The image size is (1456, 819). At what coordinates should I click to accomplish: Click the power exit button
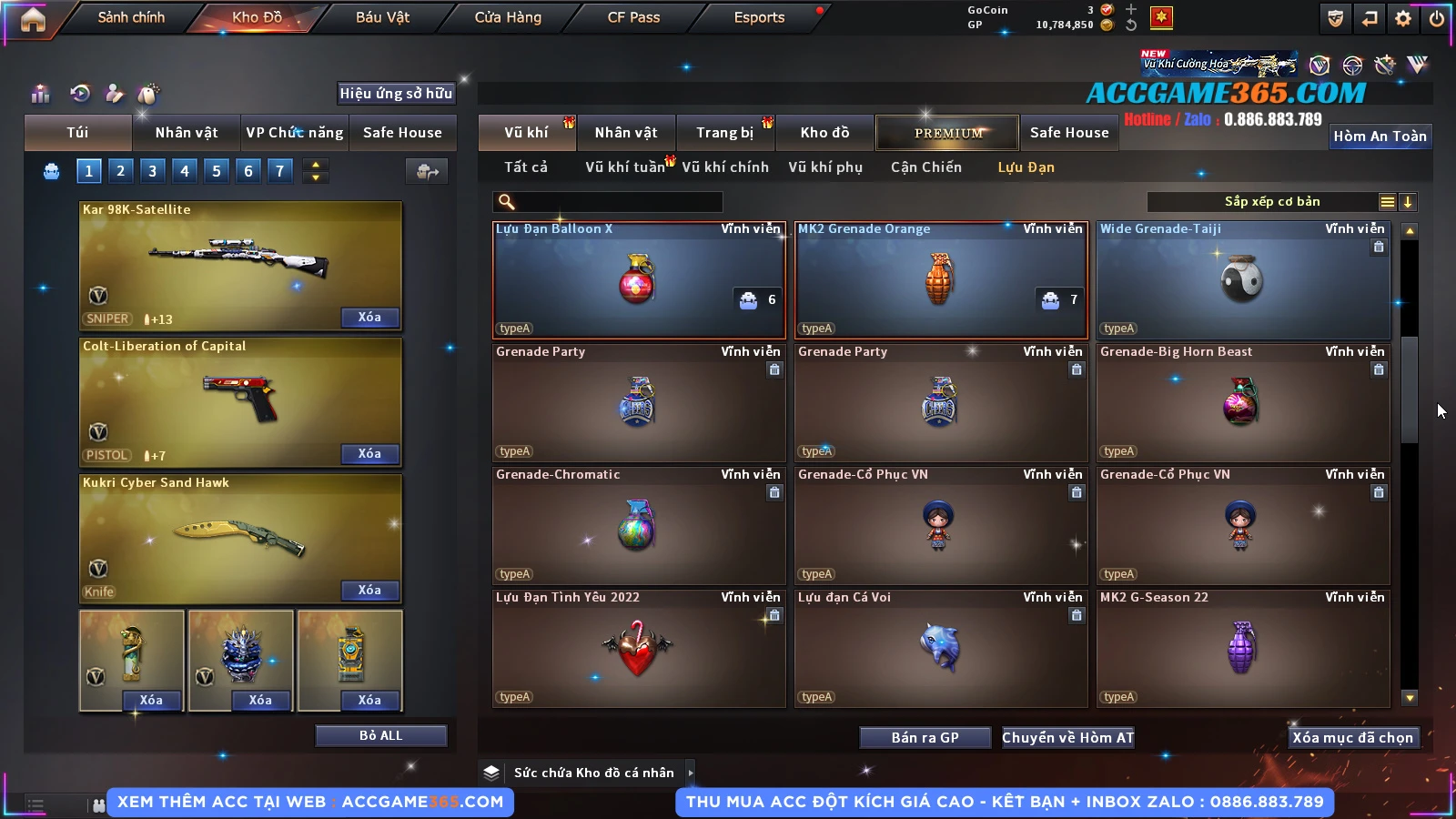tap(1437, 18)
